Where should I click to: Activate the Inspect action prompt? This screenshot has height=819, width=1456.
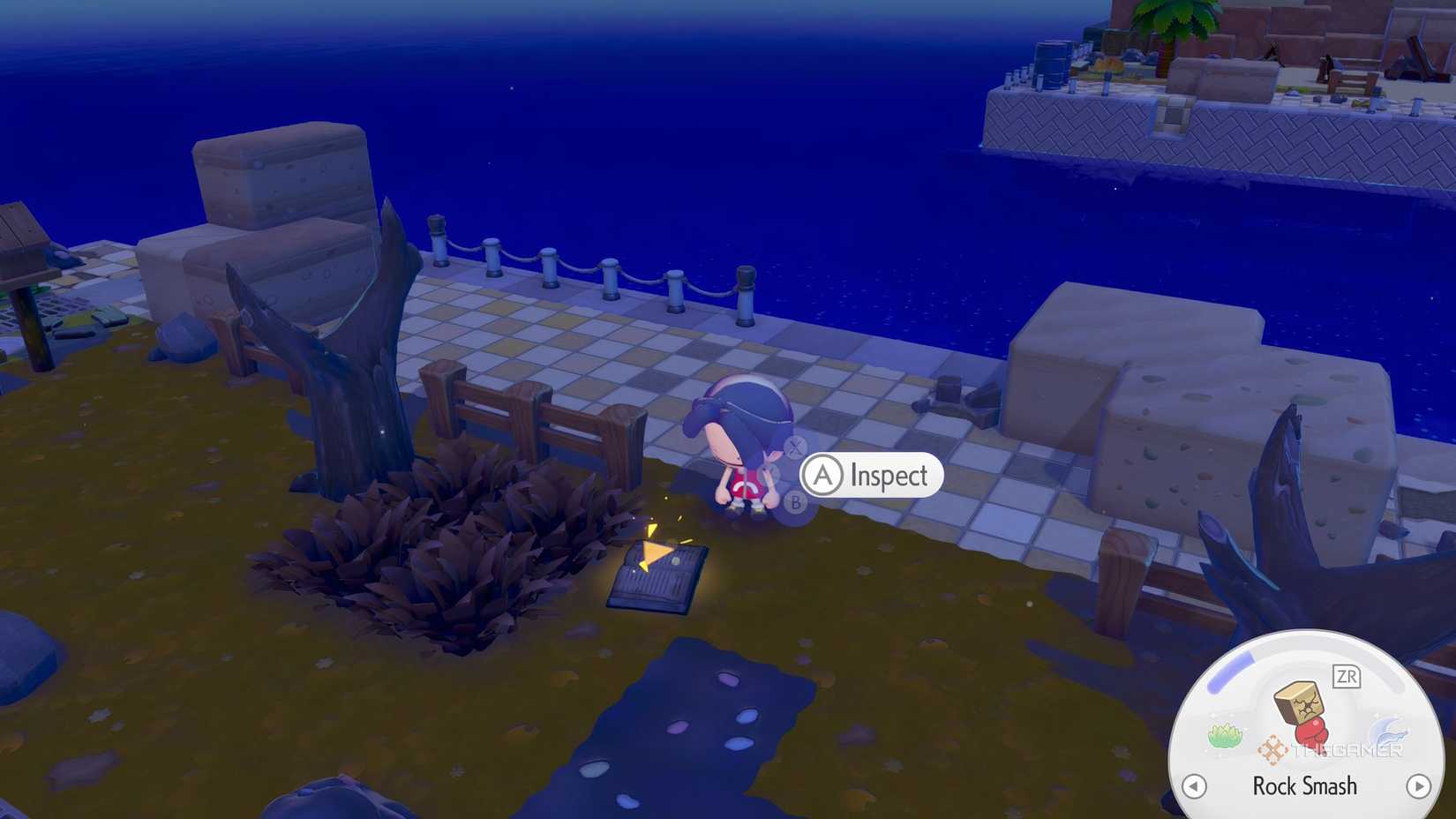tap(870, 474)
